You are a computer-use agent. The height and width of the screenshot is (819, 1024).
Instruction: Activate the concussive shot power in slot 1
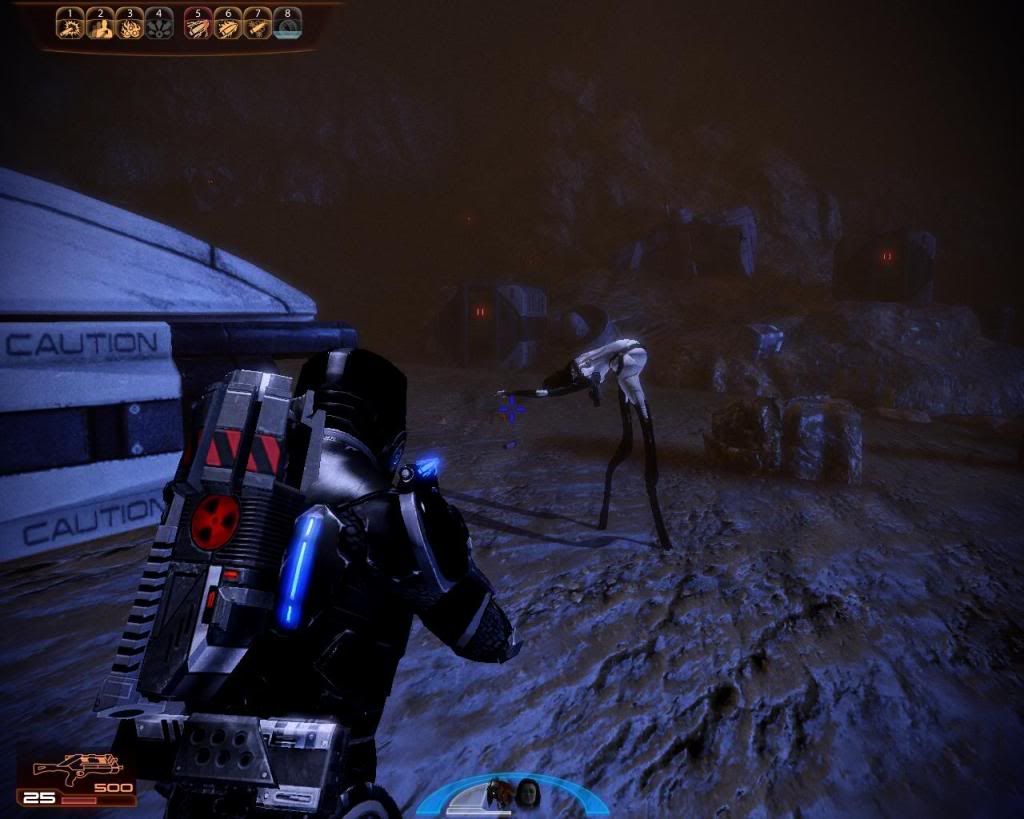pos(70,24)
